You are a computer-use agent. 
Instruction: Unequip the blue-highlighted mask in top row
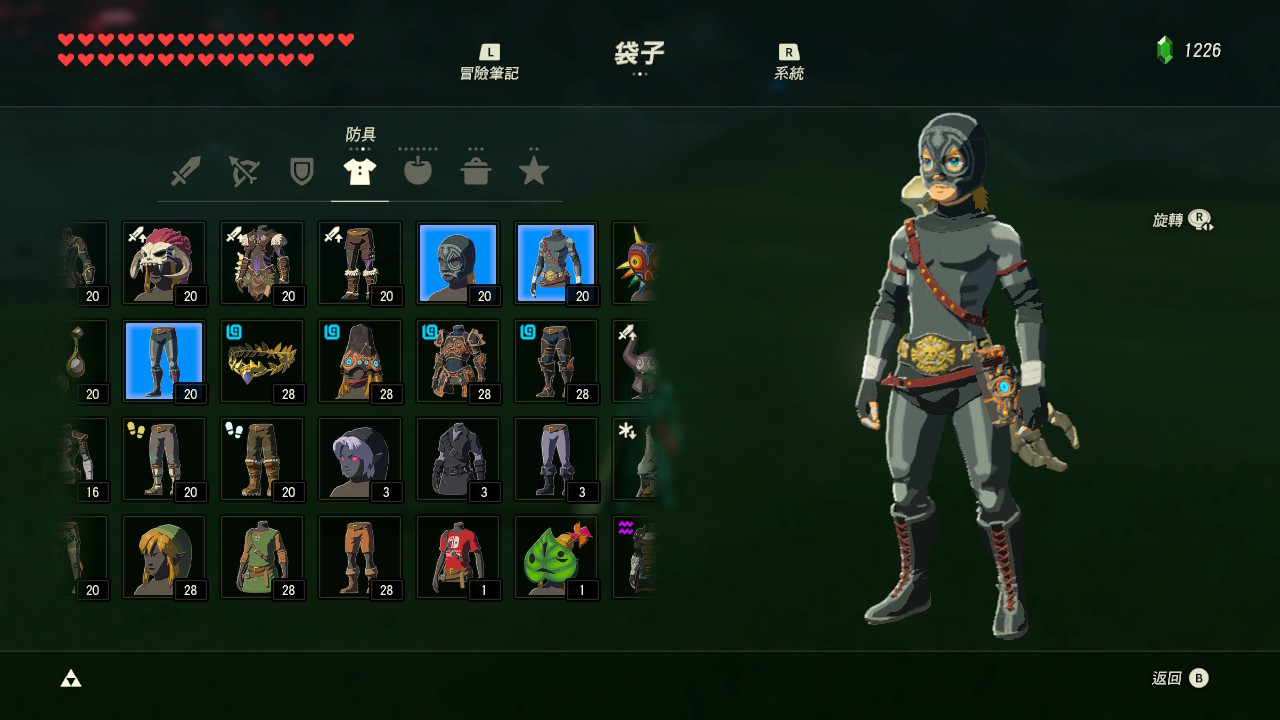pos(457,262)
